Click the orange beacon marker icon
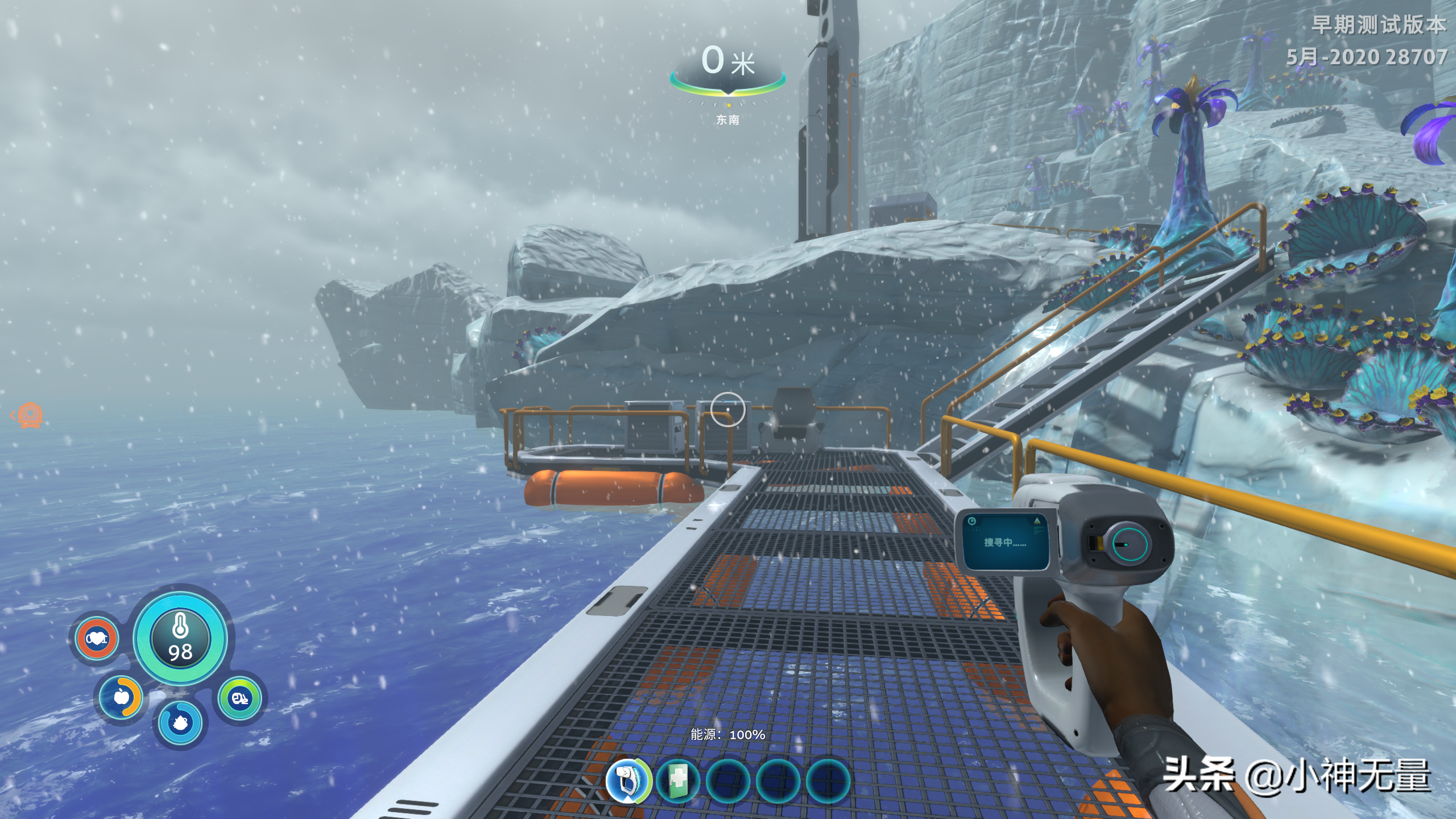The height and width of the screenshot is (819, 1456). click(28, 415)
